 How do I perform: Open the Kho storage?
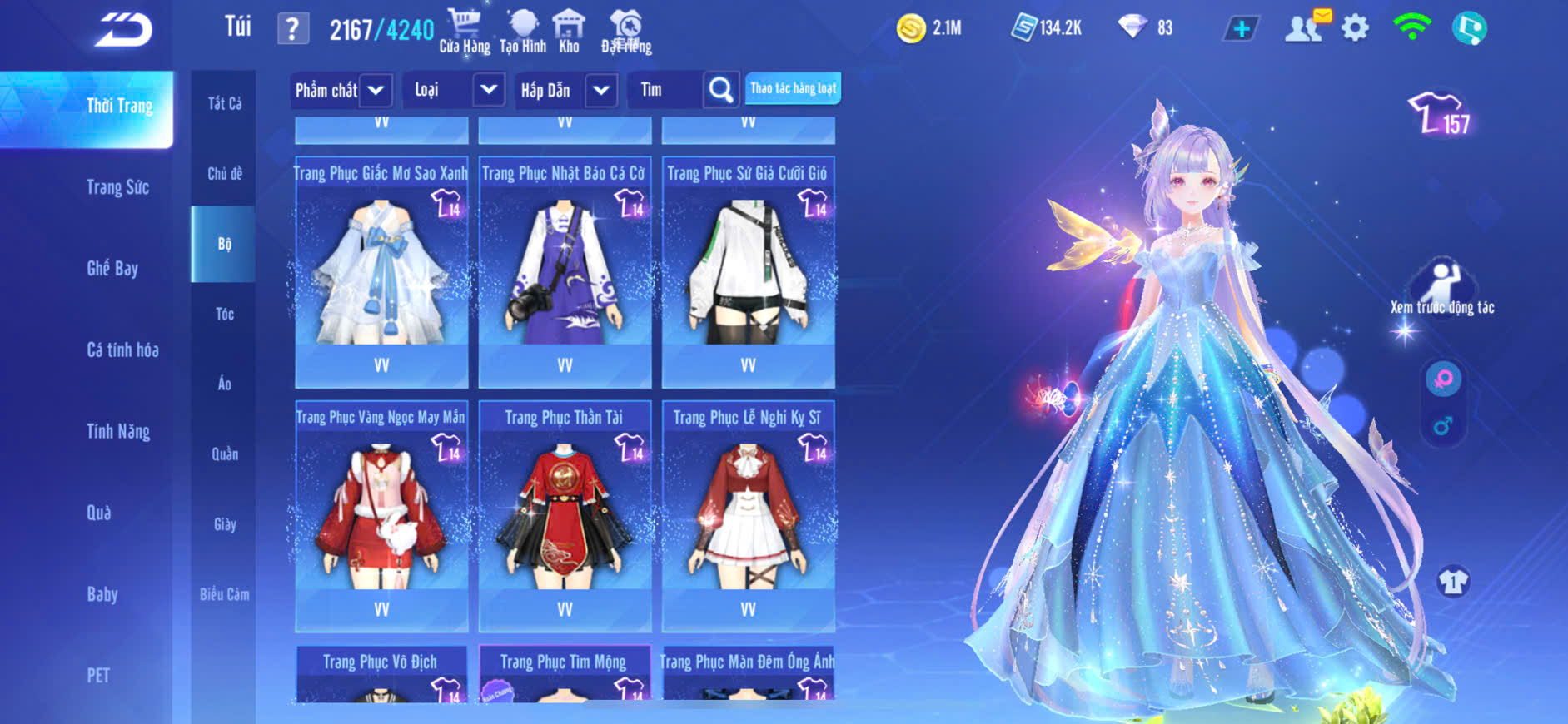(569, 31)
